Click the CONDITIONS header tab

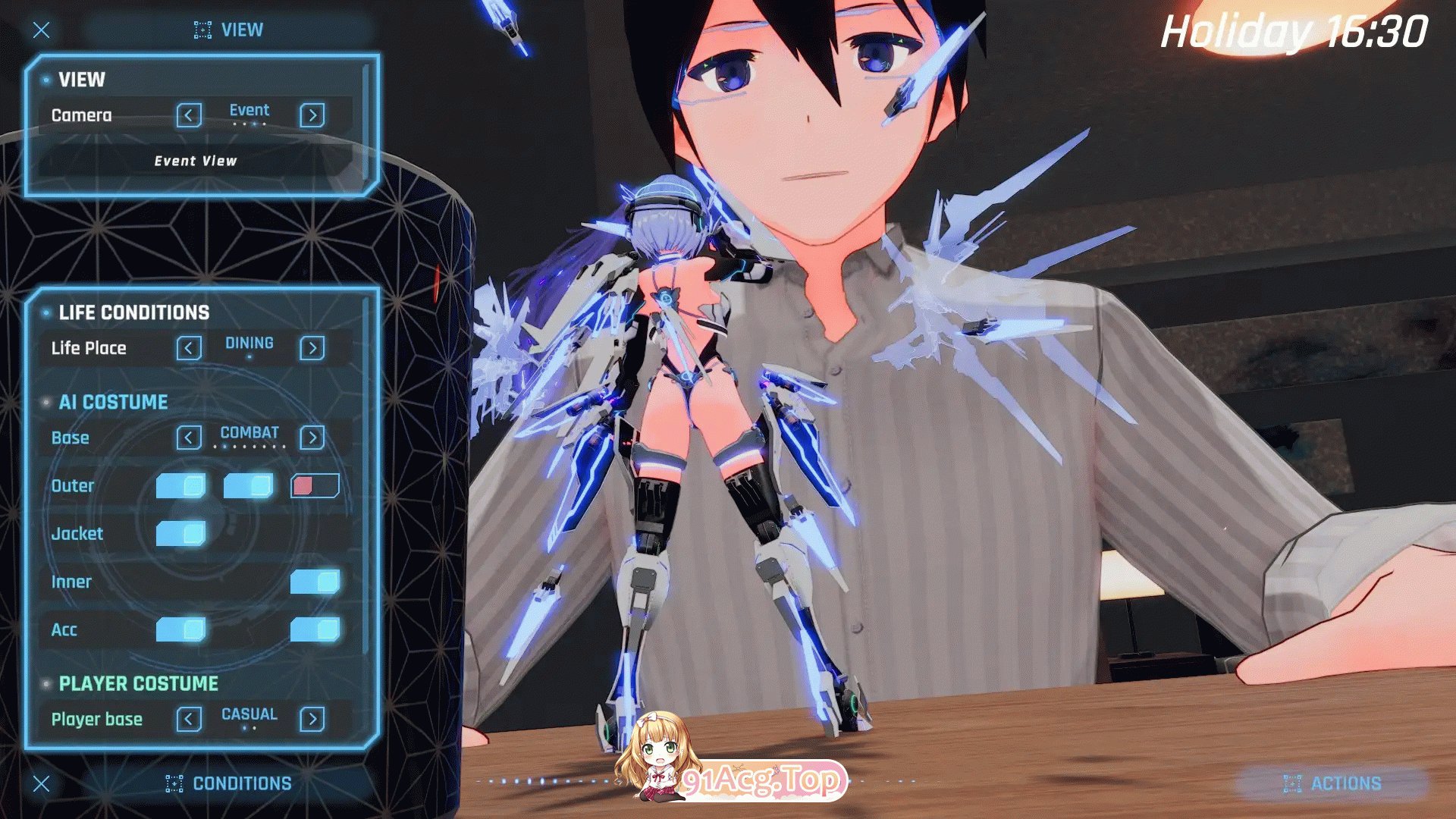229,783
